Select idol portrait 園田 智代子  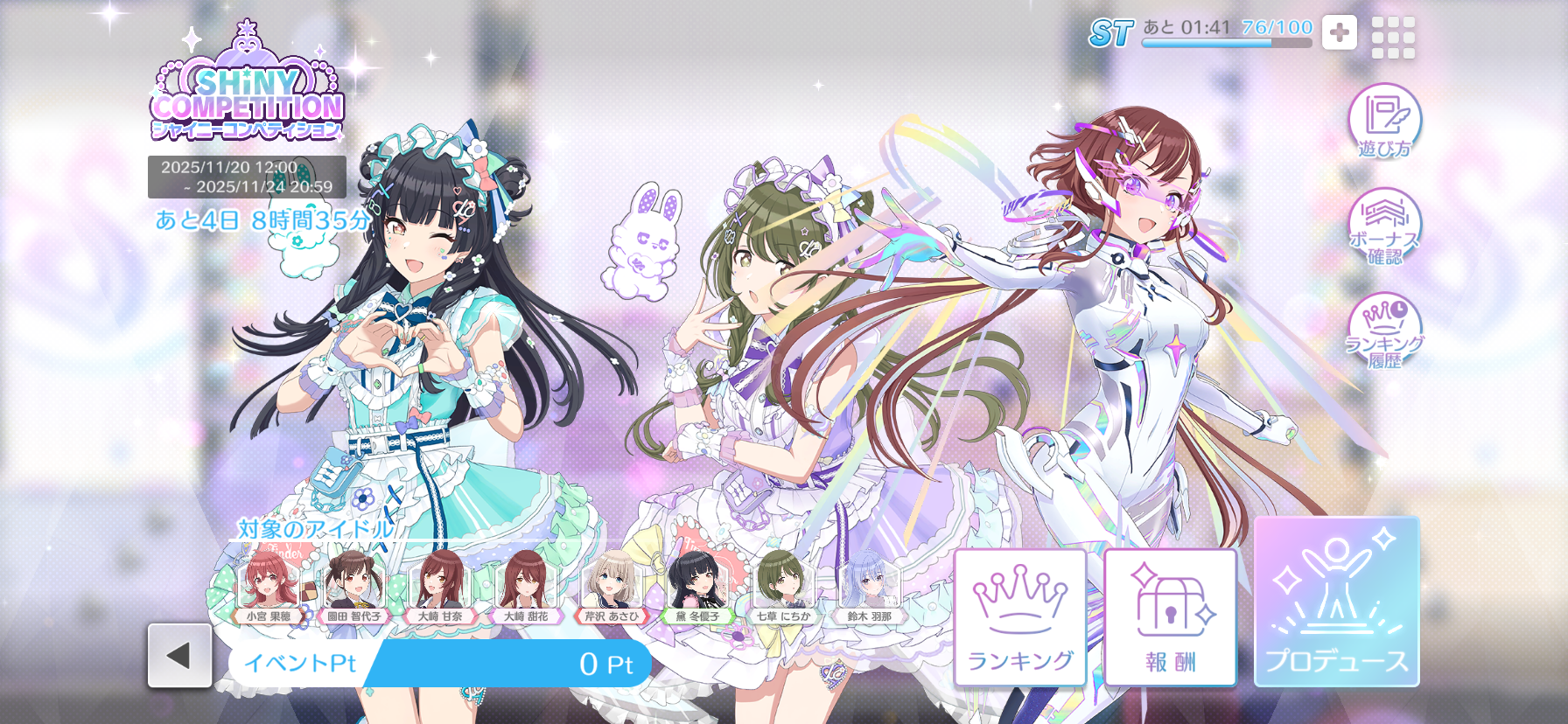353,586
